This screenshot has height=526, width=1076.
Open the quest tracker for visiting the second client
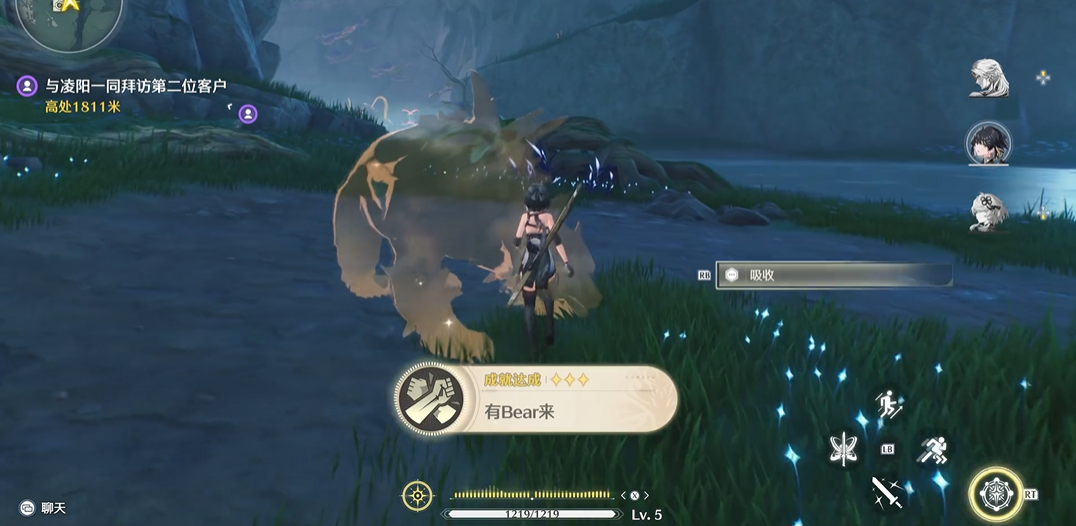tap(135, 86)
